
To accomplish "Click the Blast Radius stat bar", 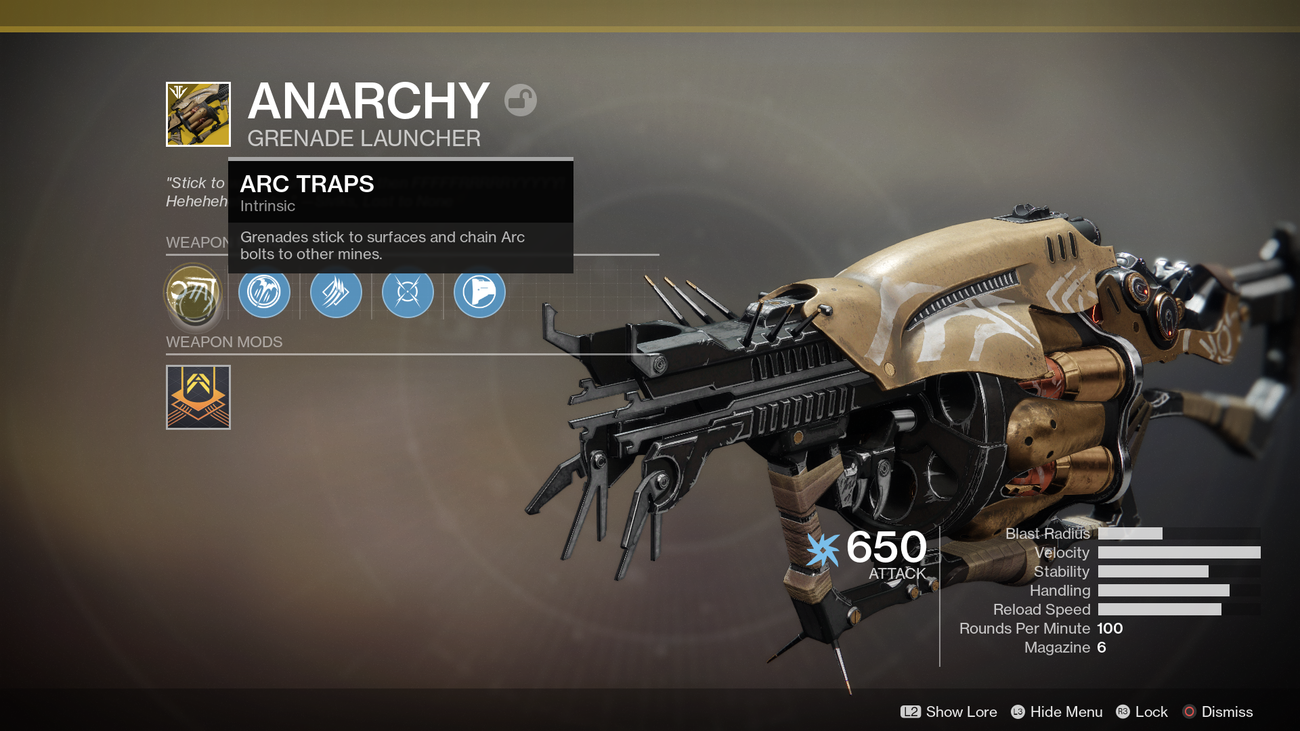I will (x=1130, y=533).
